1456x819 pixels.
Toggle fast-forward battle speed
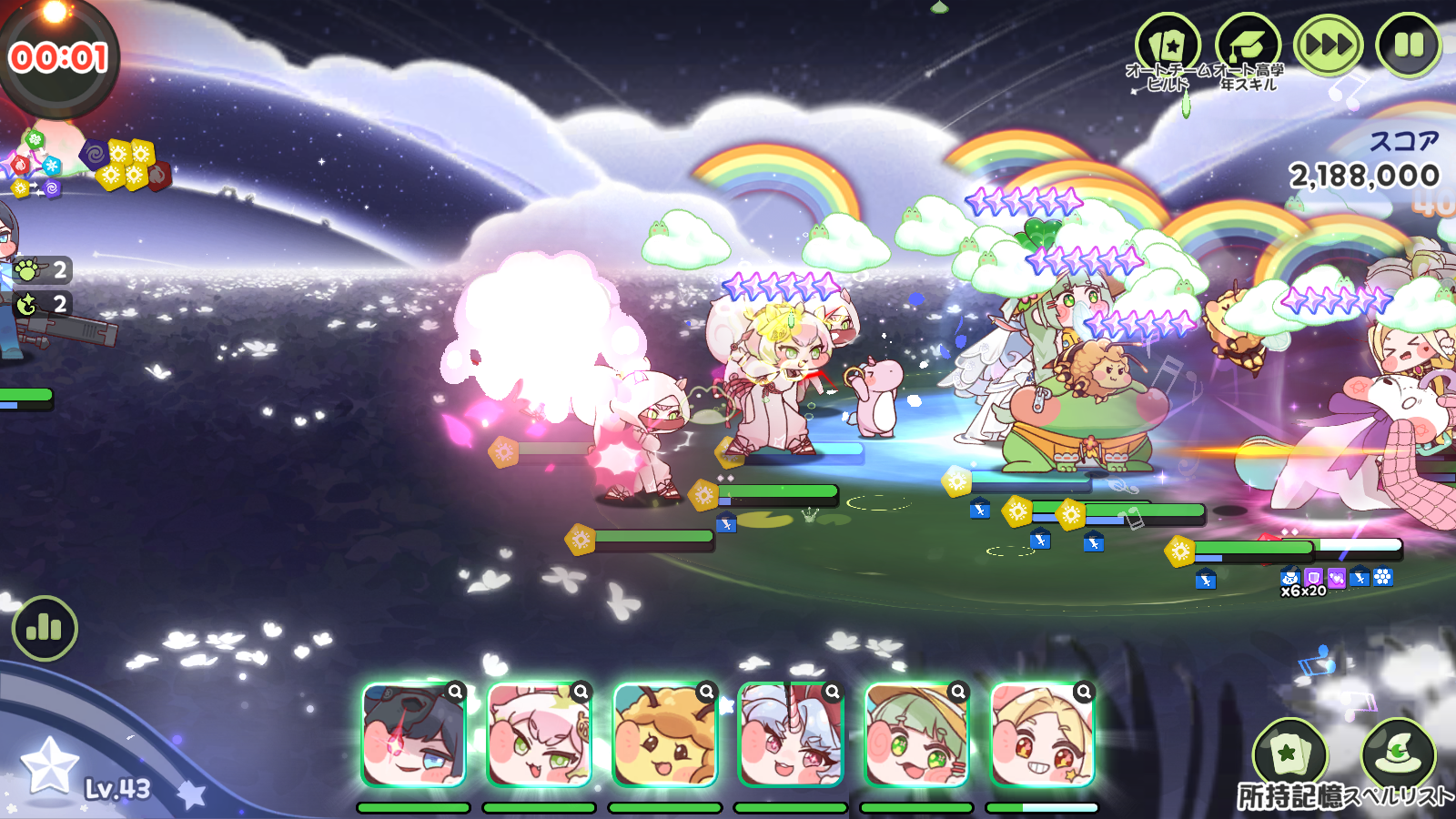(1329, 45)
